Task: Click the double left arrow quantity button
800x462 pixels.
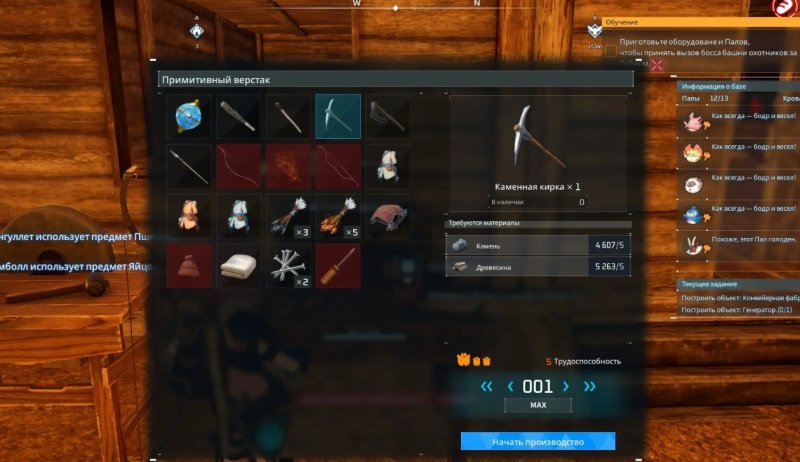Action: [486, 386]
